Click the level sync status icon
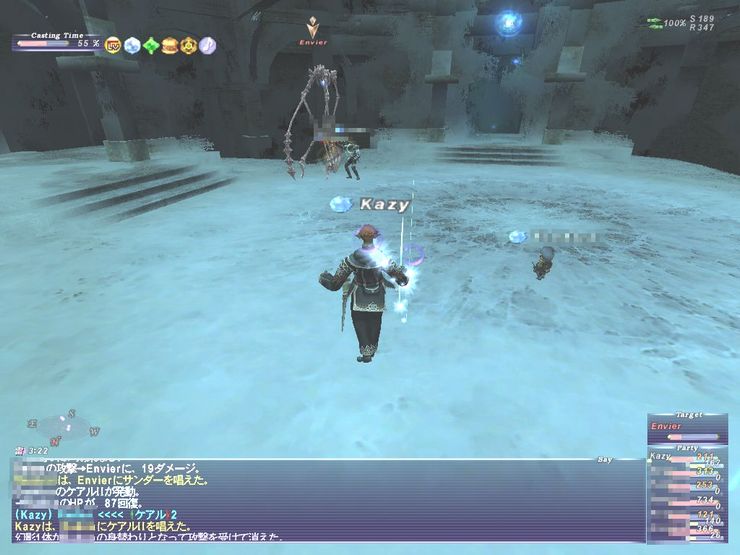The width and height of the screenshot is (740, 555). pyautogui.click(x=113, y=45)
